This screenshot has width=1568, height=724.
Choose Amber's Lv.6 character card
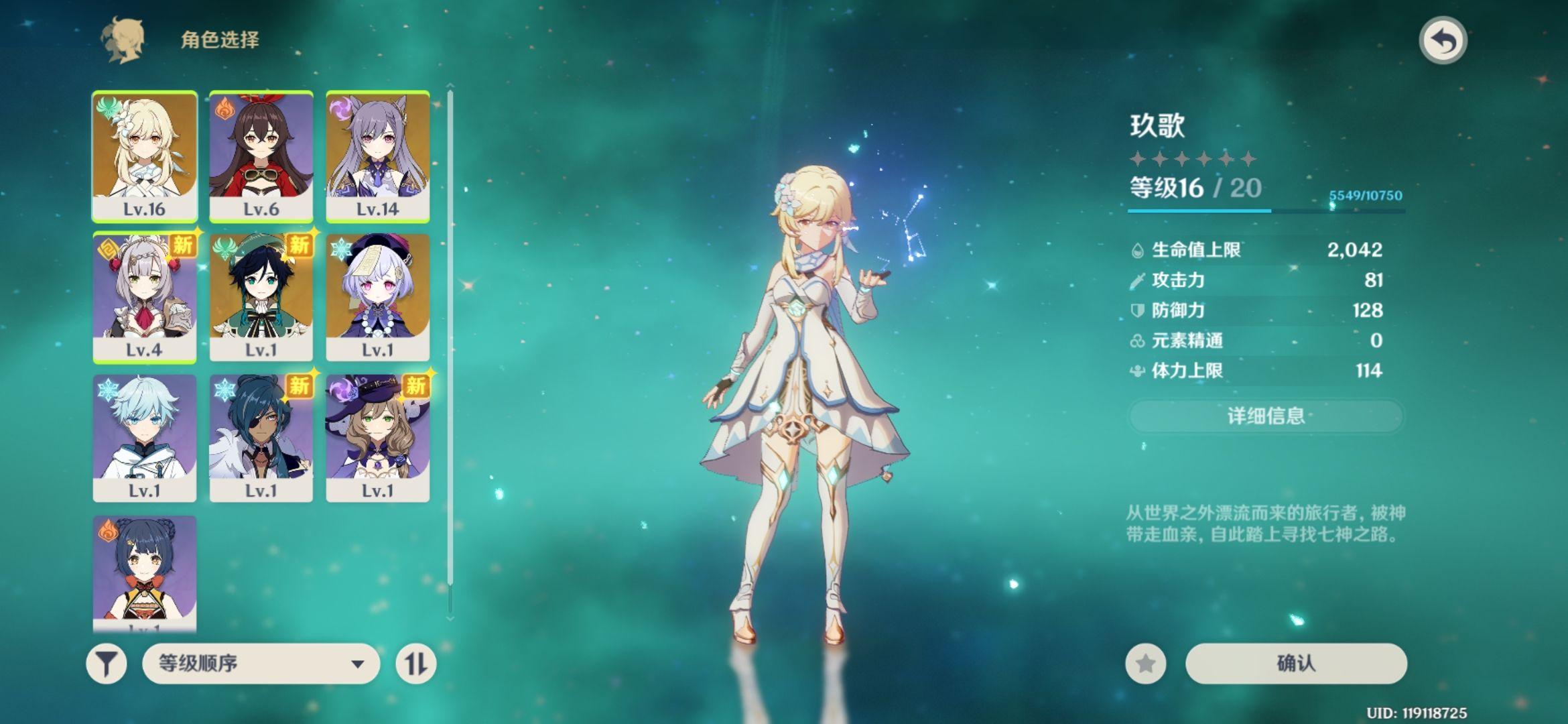tap(261, 156)
